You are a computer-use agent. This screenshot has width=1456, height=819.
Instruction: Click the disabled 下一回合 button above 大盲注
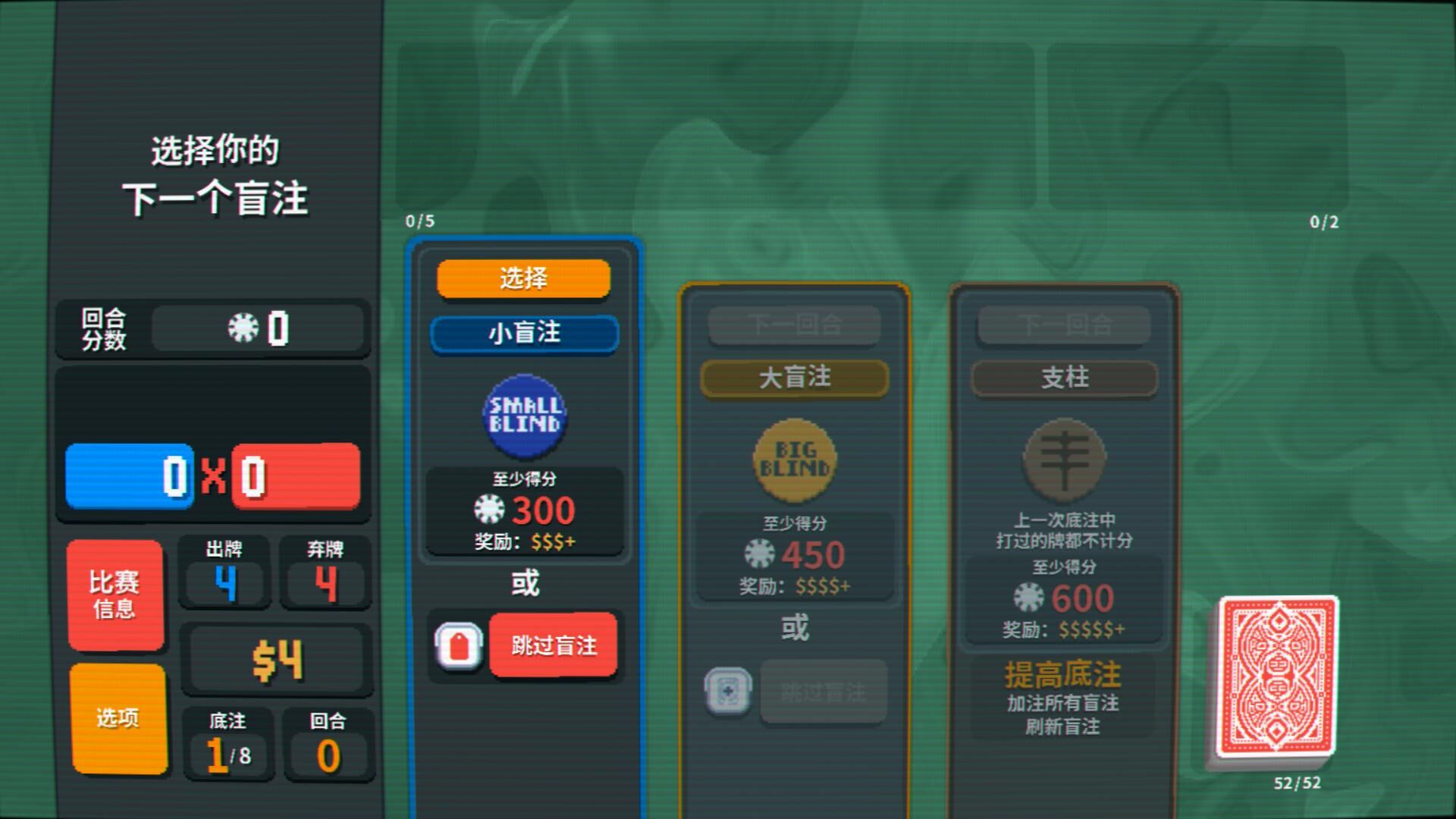795,325
